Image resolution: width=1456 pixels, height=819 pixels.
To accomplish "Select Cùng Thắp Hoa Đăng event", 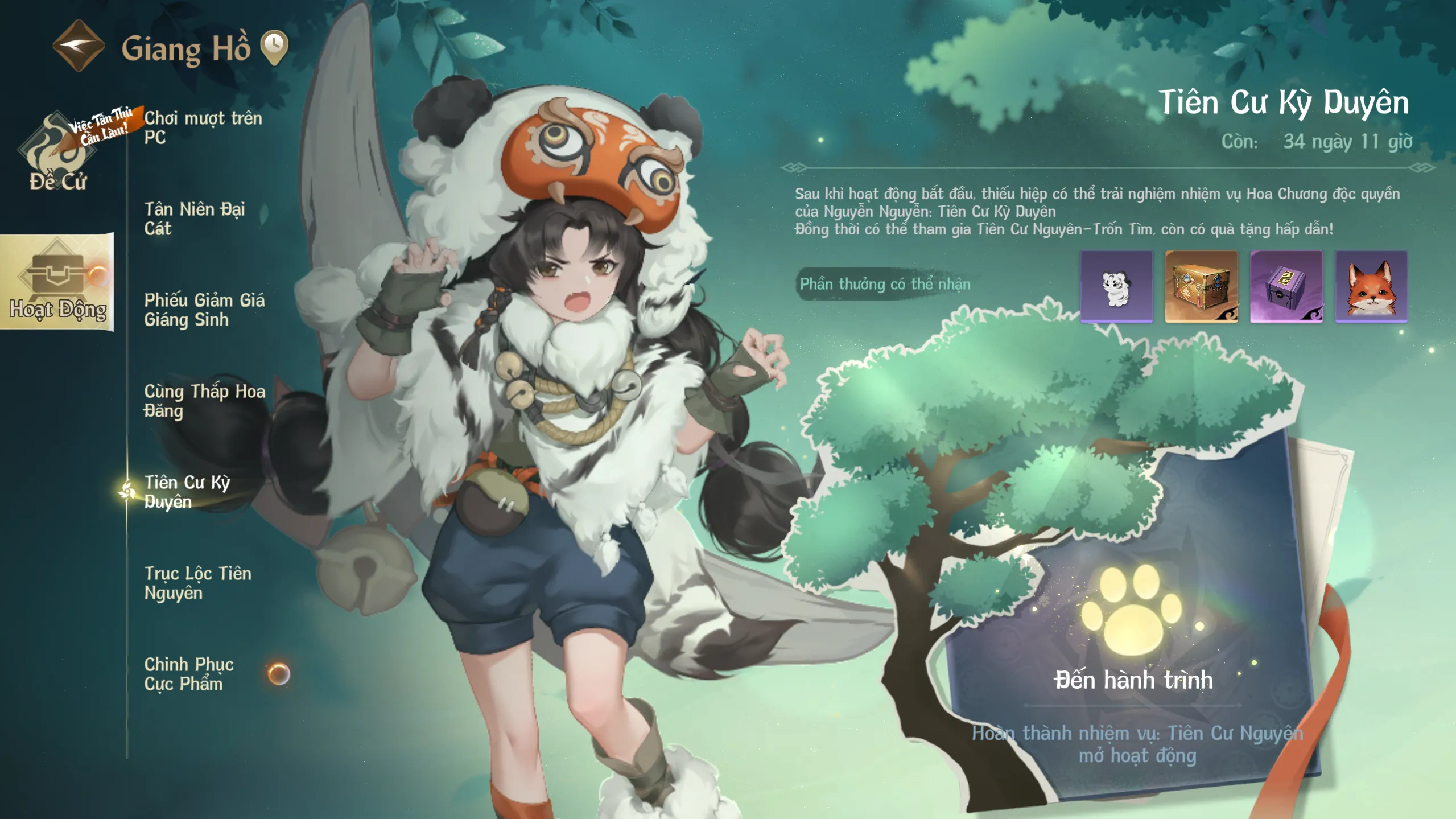I will 204,401.
